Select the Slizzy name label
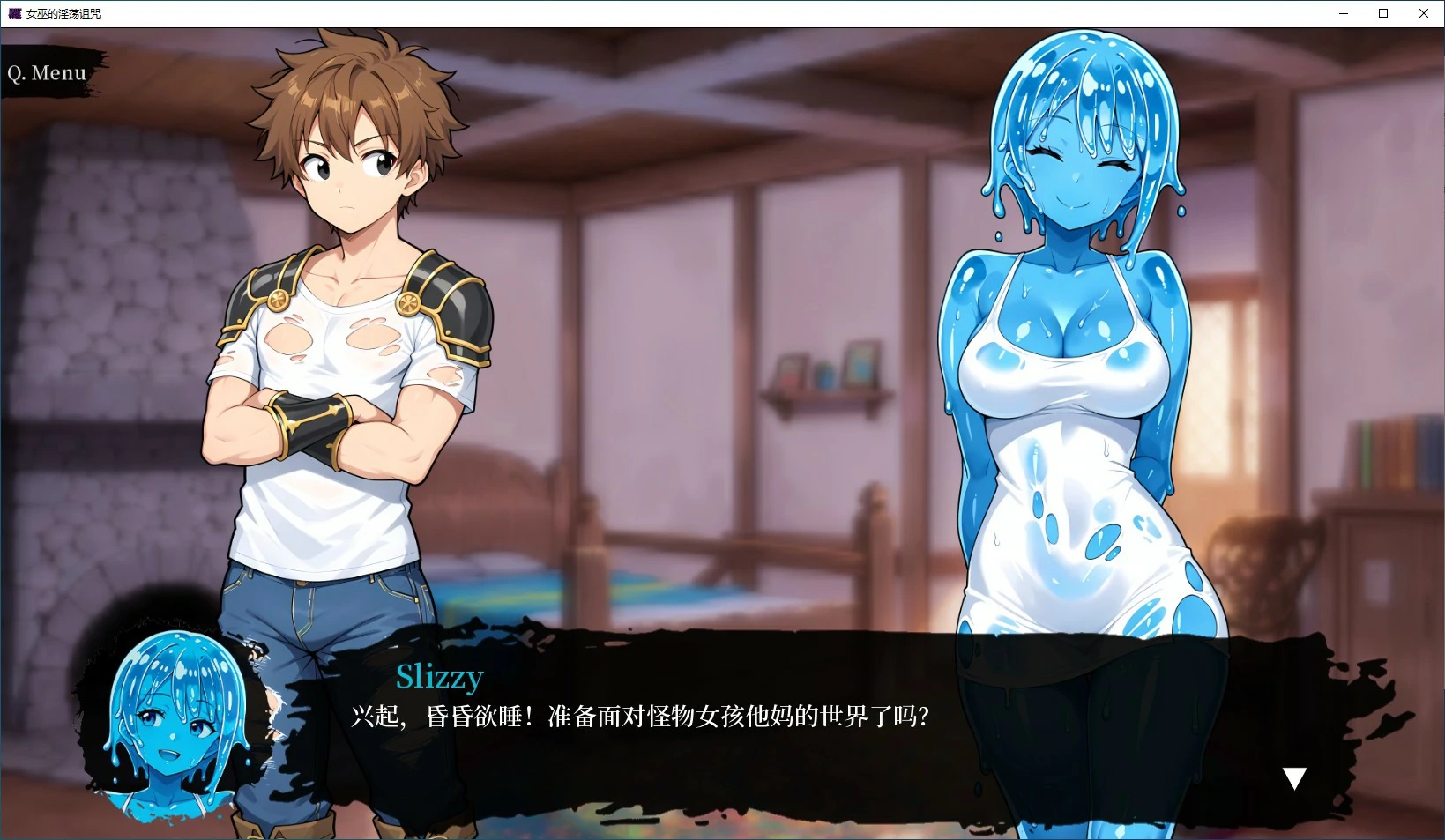1445x840 pixels. 438,677
